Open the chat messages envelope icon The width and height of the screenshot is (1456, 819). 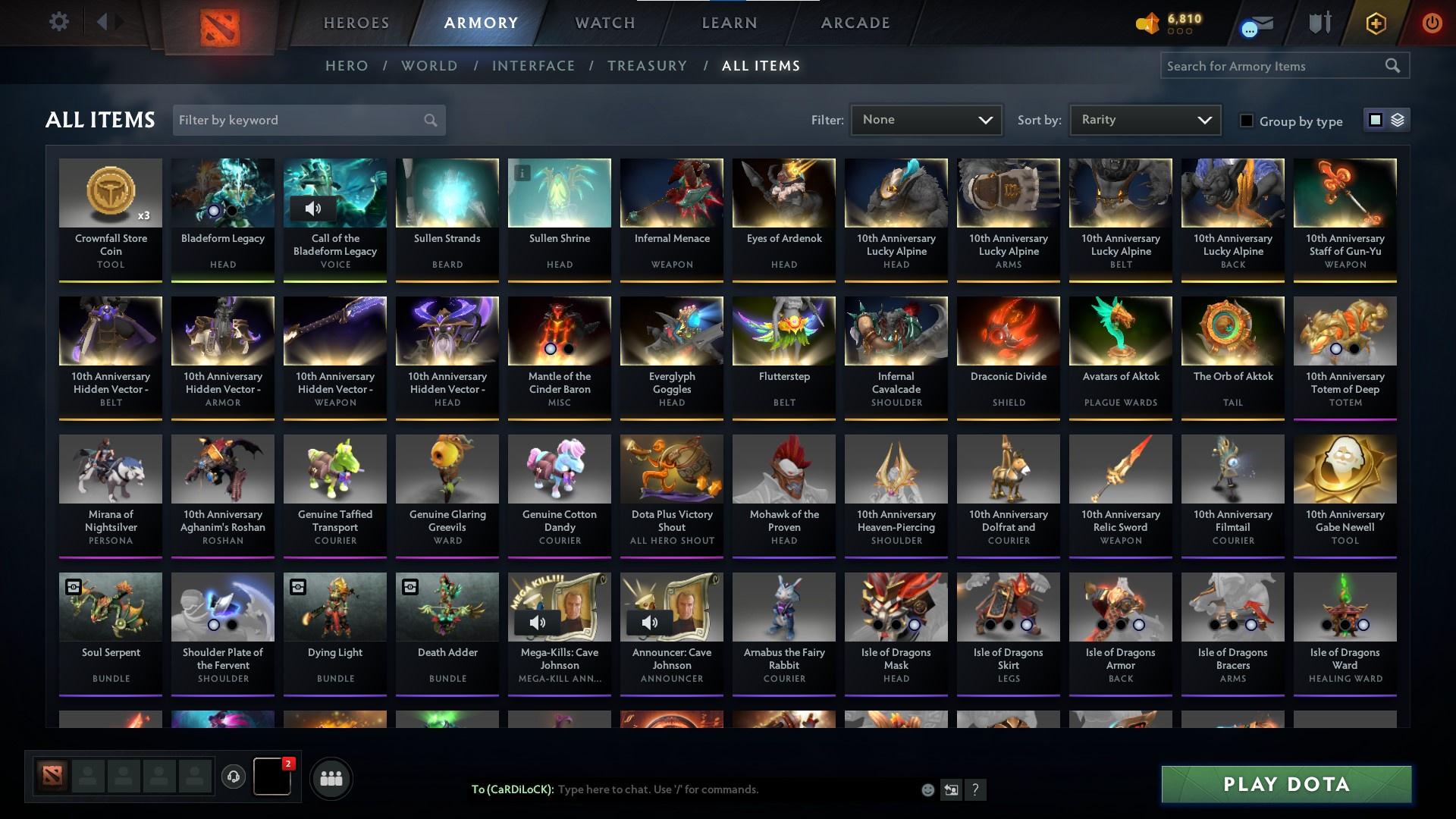pyautogui.click(x=1256, y=23)
